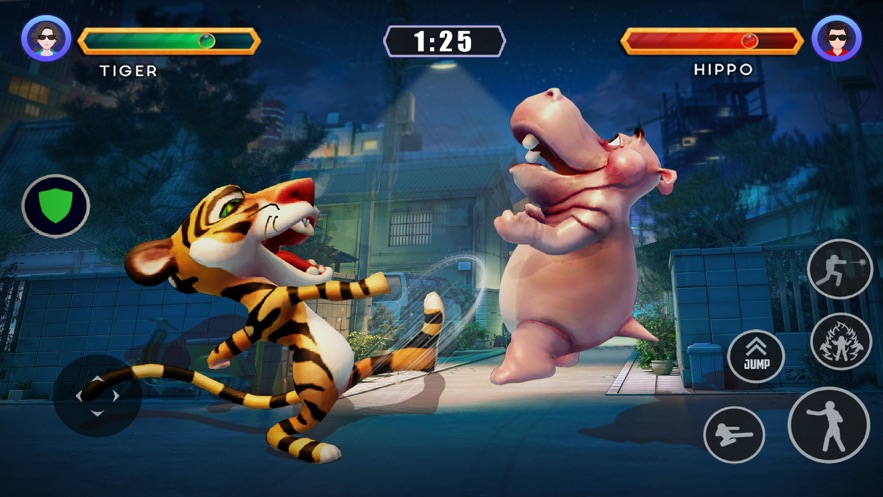Viewport: 883px width, 497px height.
Task: Trigger the large punch attack button
Action: coord(828,425)
